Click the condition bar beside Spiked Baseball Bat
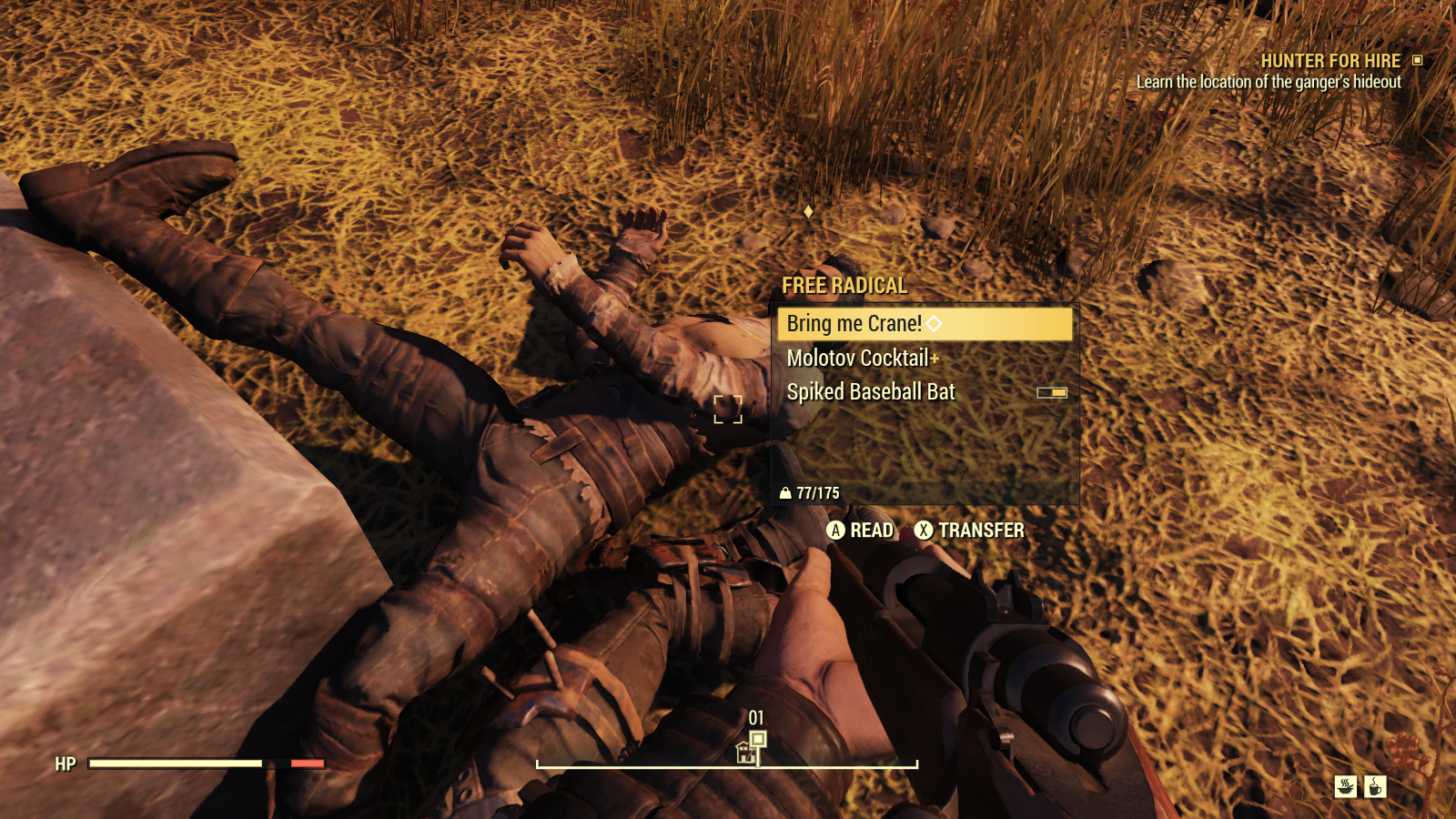The width and height of the screenshot is (1456, 819). coord(1053,392)
